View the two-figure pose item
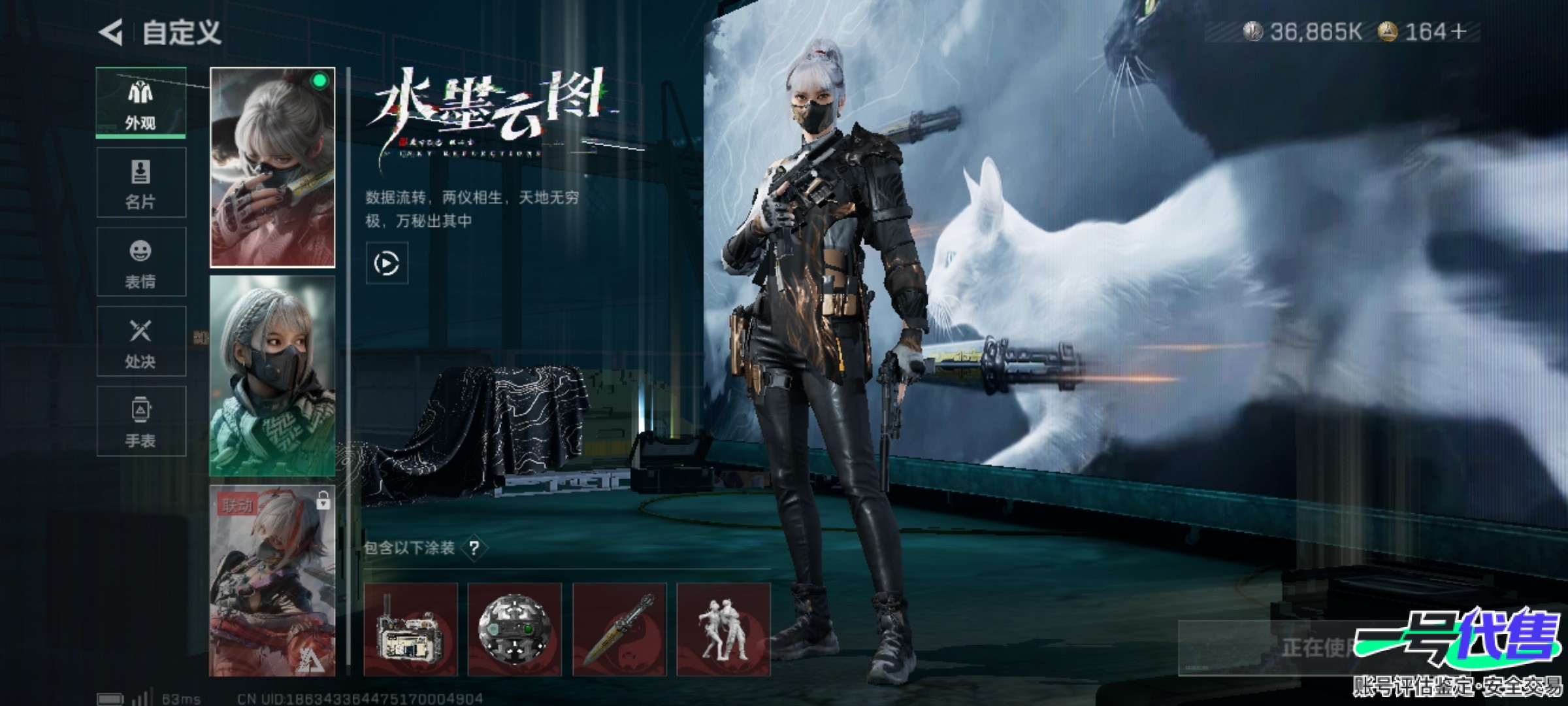The height and width of the screenshot is (706, 1568). click(x=723, y=630)
